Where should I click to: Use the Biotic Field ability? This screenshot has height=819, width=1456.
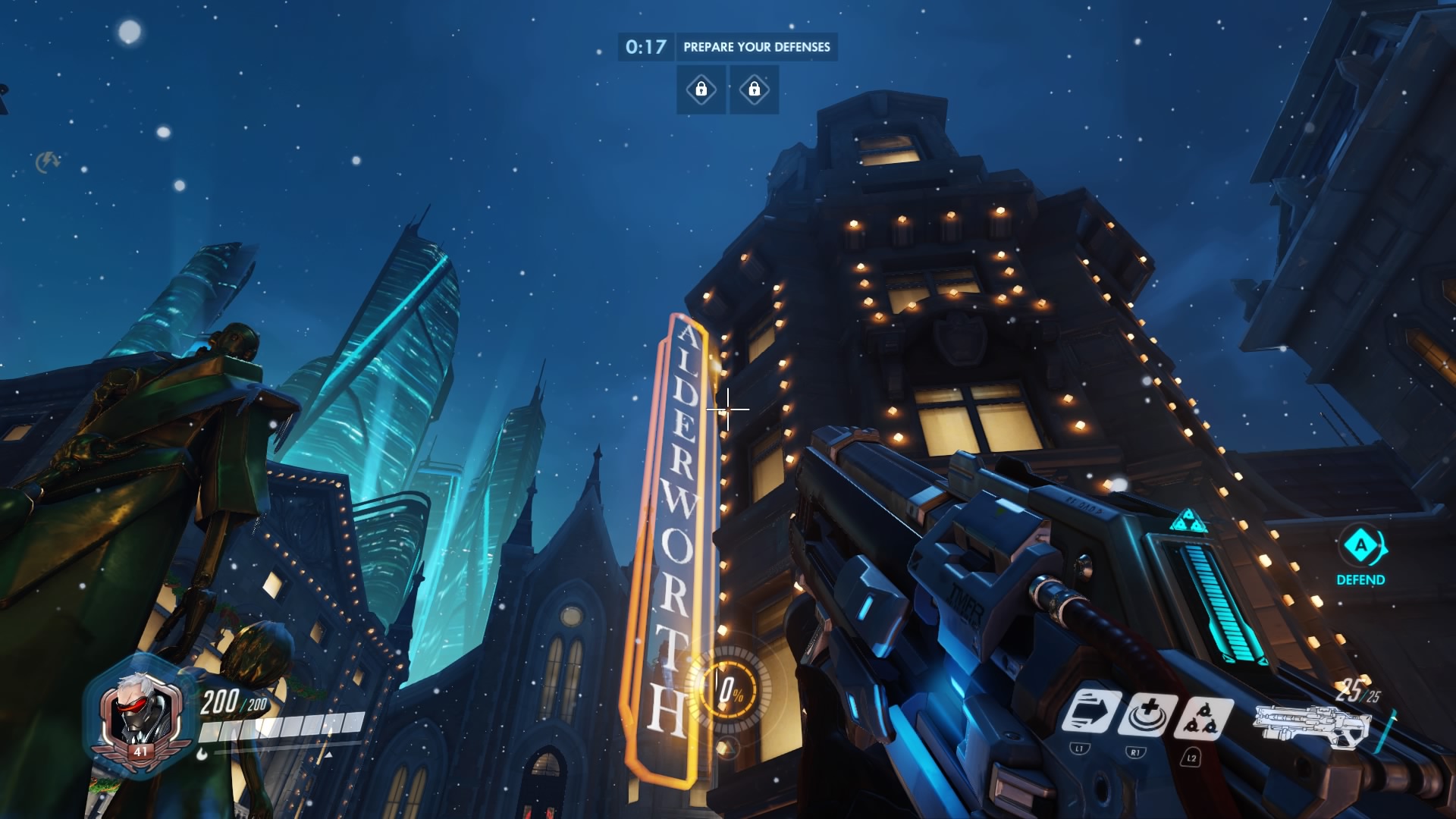pyautogui.click(x=1149, y=714)
